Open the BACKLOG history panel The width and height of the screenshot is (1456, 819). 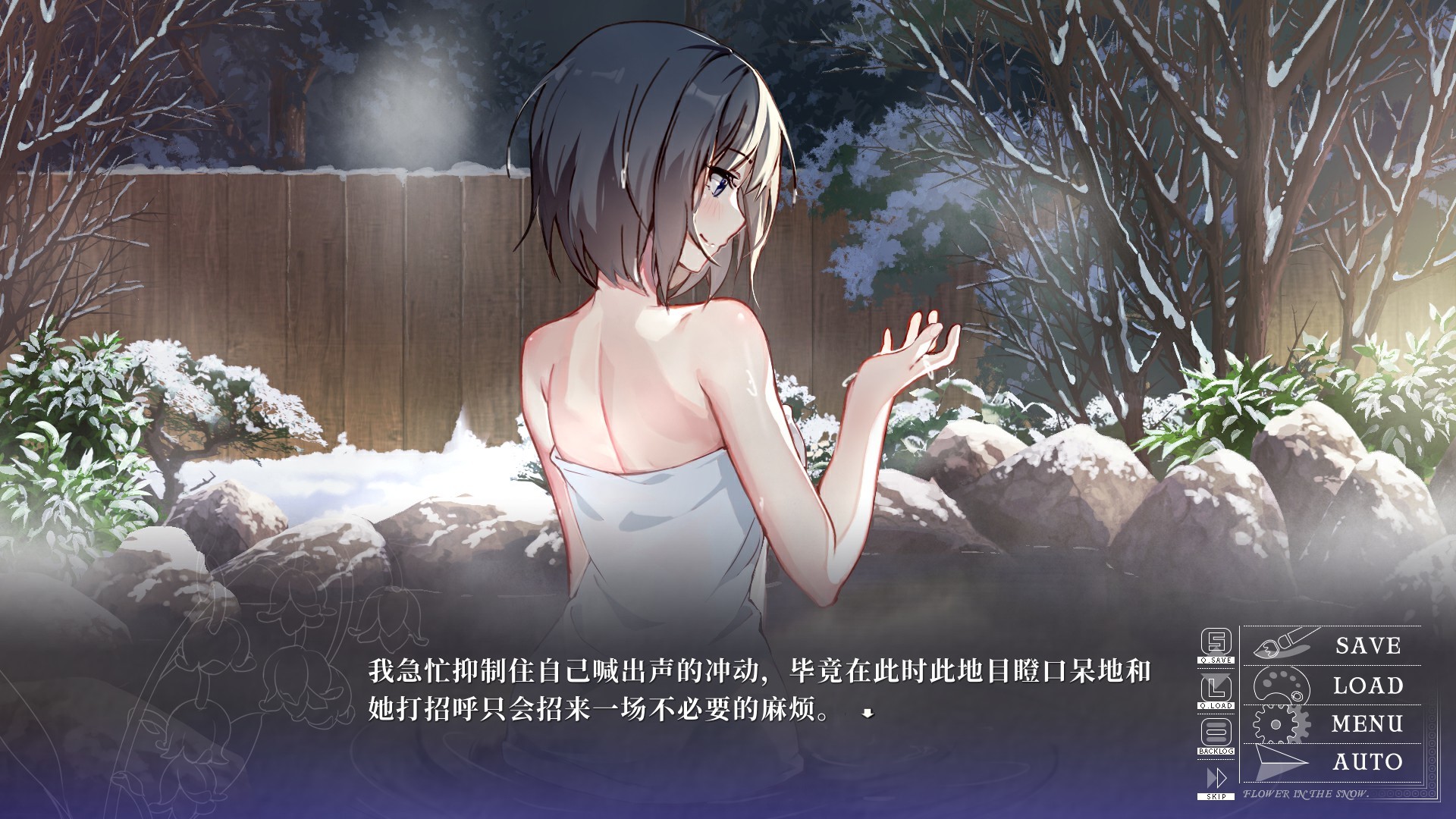click(x=1216, y=752)
